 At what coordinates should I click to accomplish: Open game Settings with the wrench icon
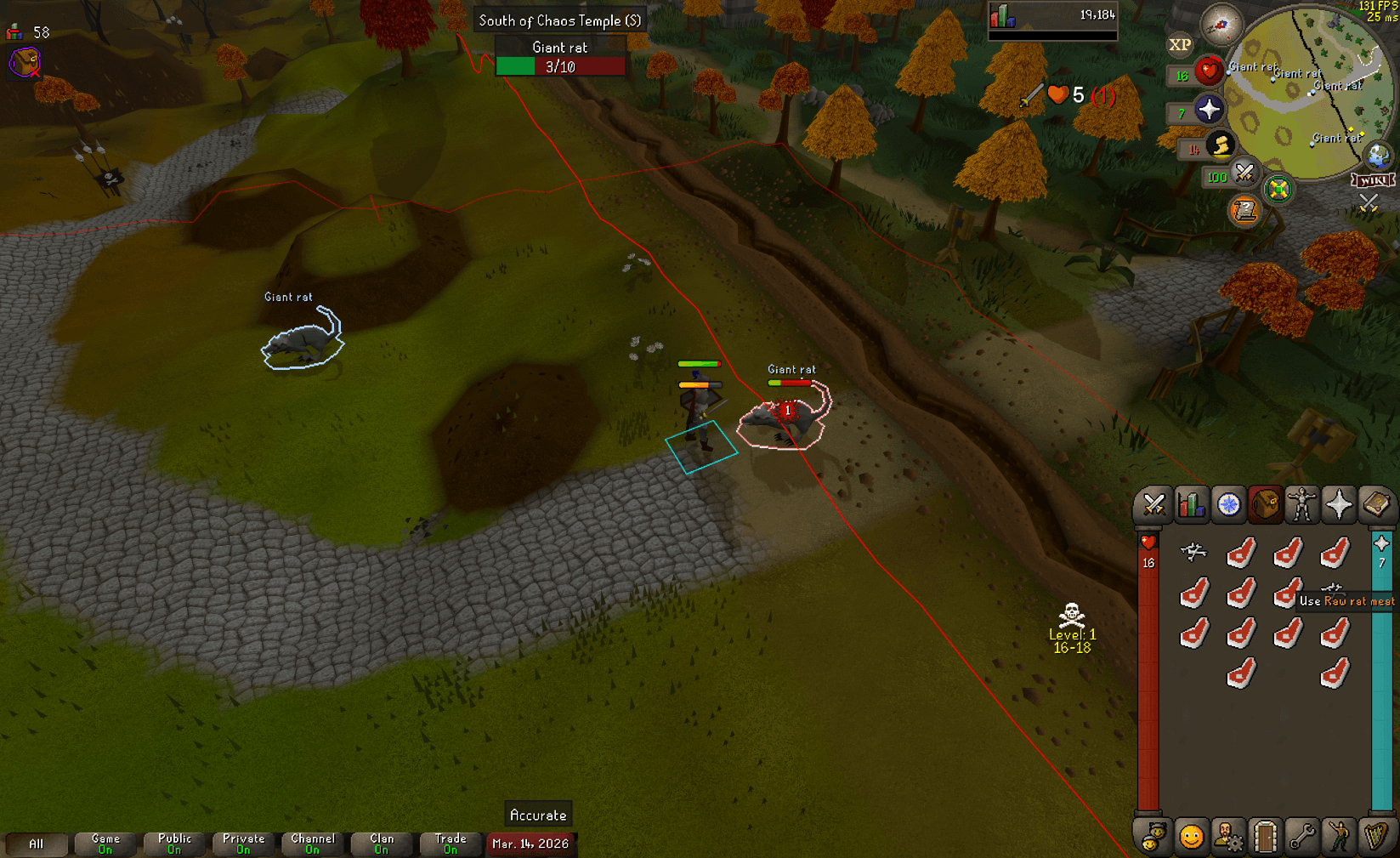coord(1303,837)
